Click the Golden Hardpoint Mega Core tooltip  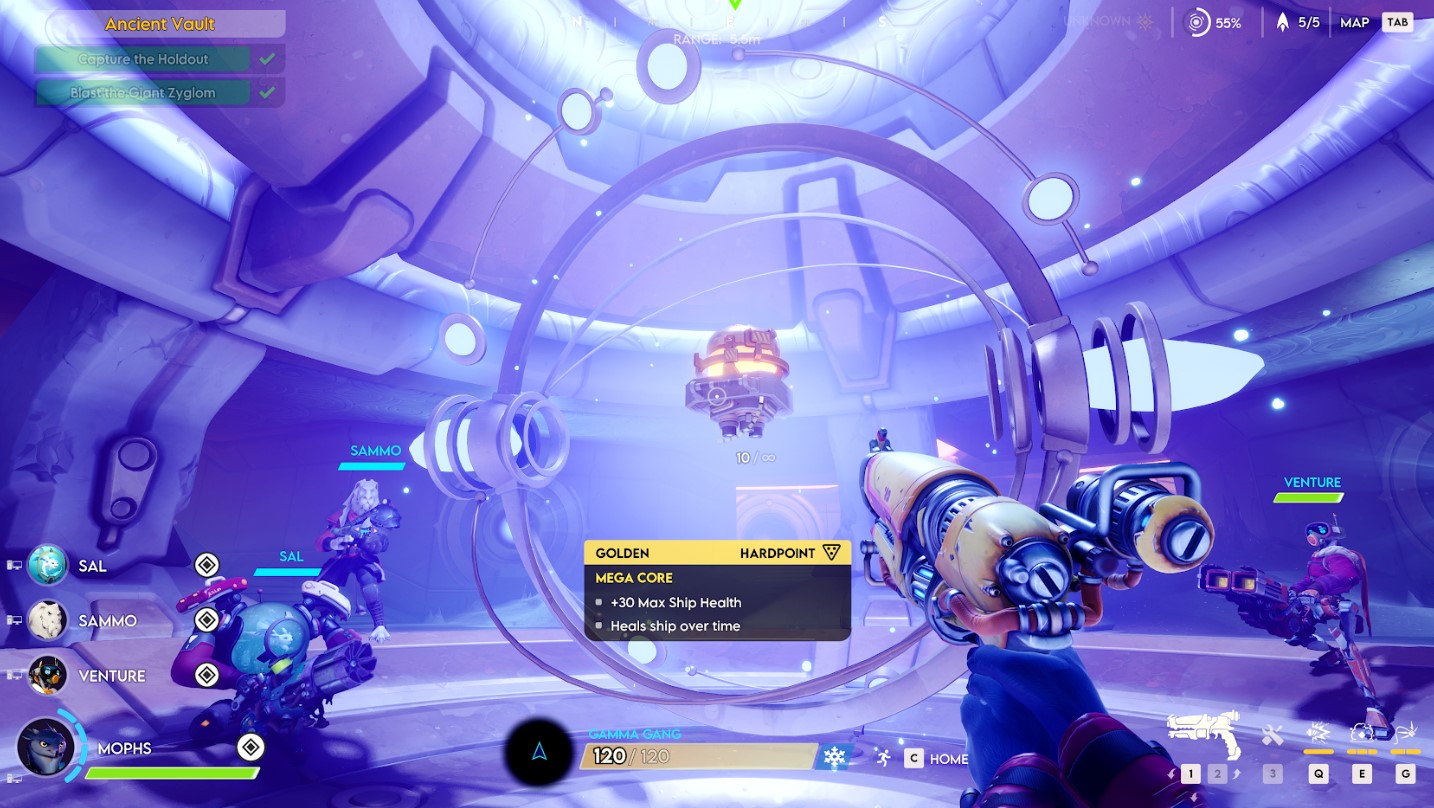coord(717,590)
